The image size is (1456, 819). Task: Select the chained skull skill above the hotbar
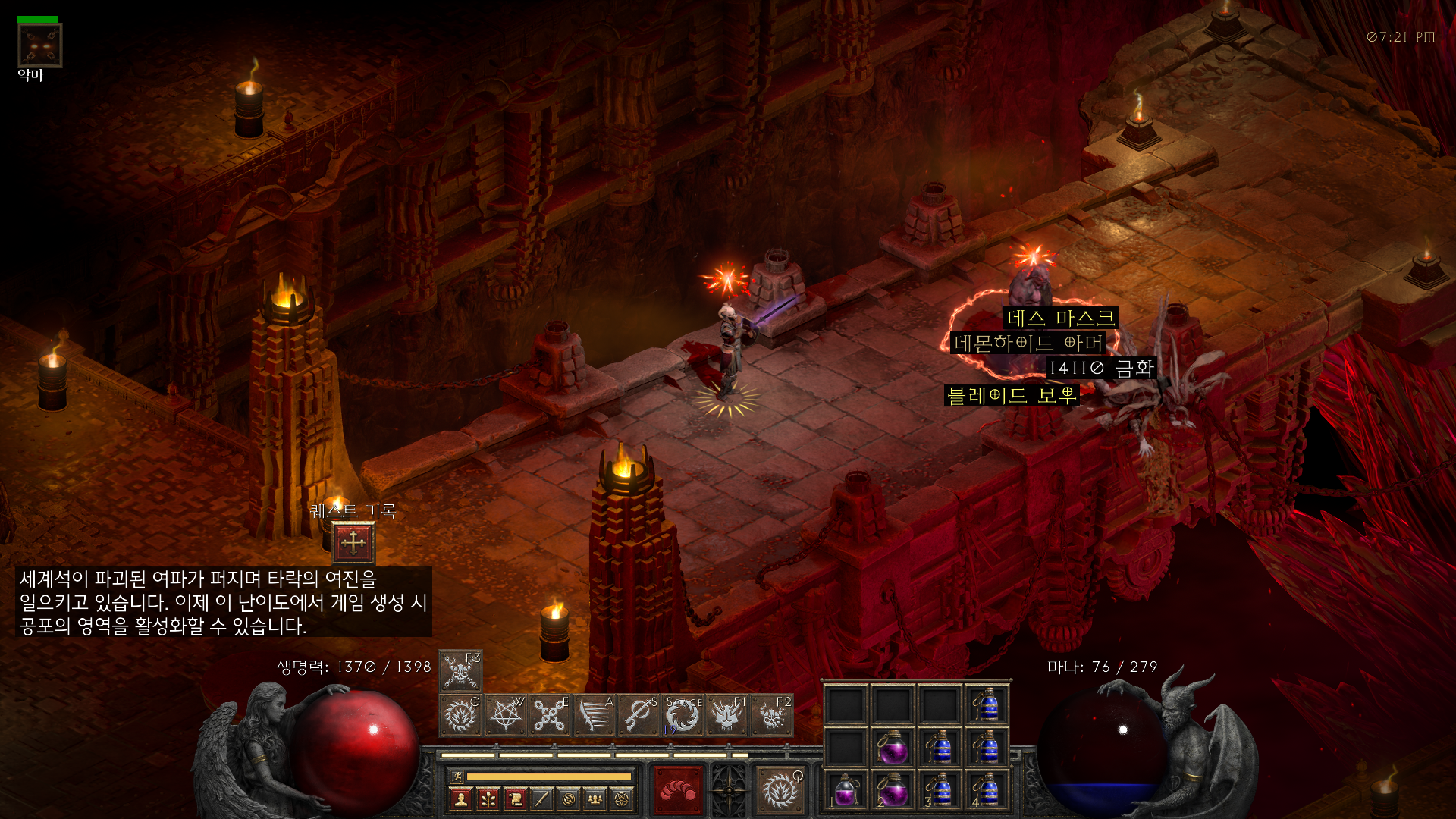pyautogui.click(x=460, y=670)
